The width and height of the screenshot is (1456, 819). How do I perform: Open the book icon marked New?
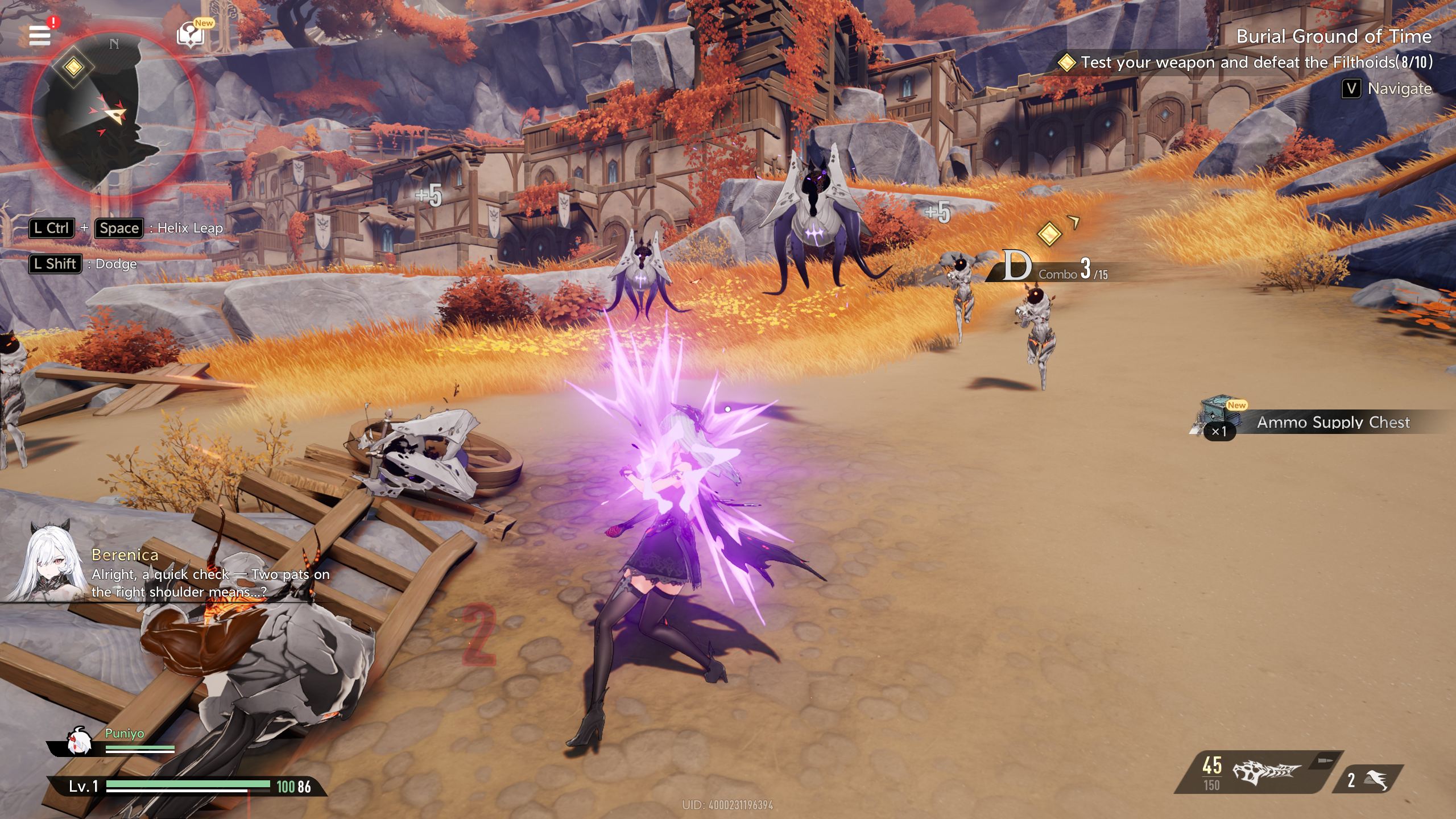click(x=191, y=35)
